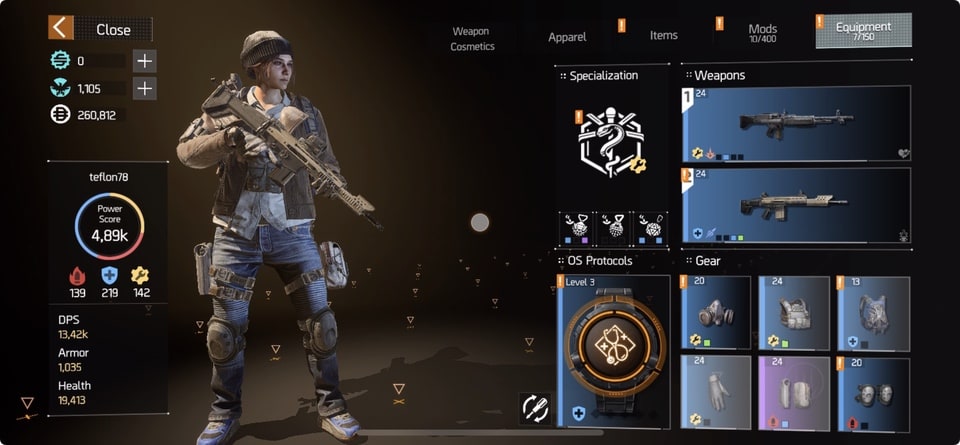Select the gloves gear slot
This screenshot has width=960, height=445.
click(x=715, y=393)
